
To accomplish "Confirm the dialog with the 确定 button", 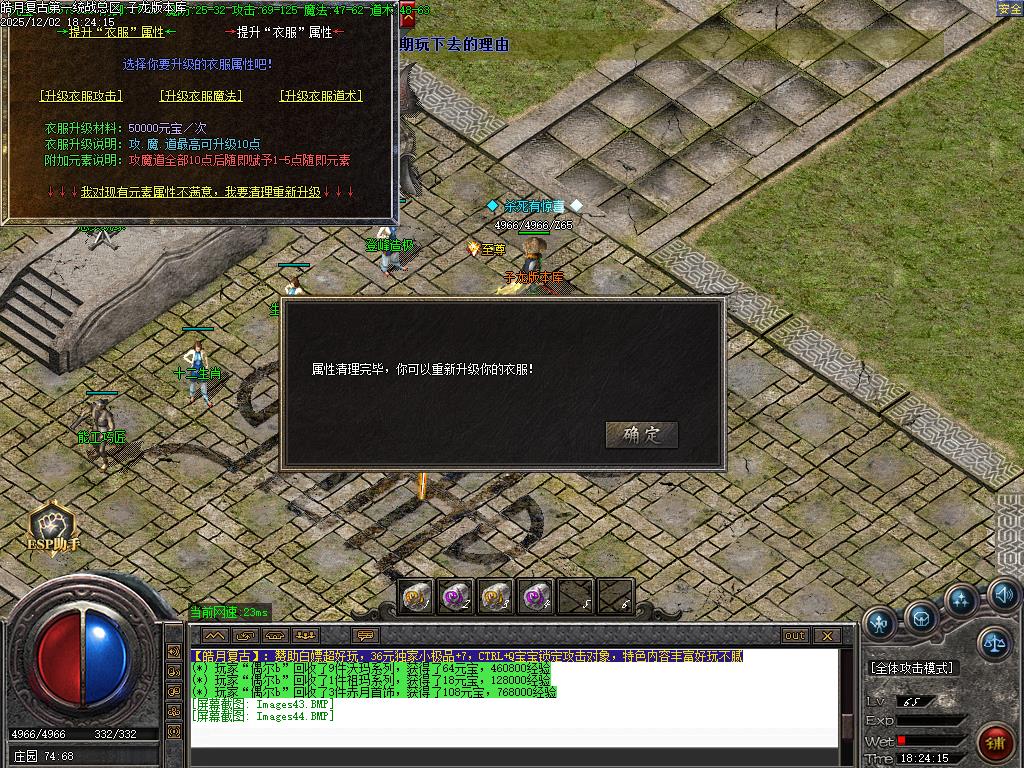I will click(x=641, y=435).
